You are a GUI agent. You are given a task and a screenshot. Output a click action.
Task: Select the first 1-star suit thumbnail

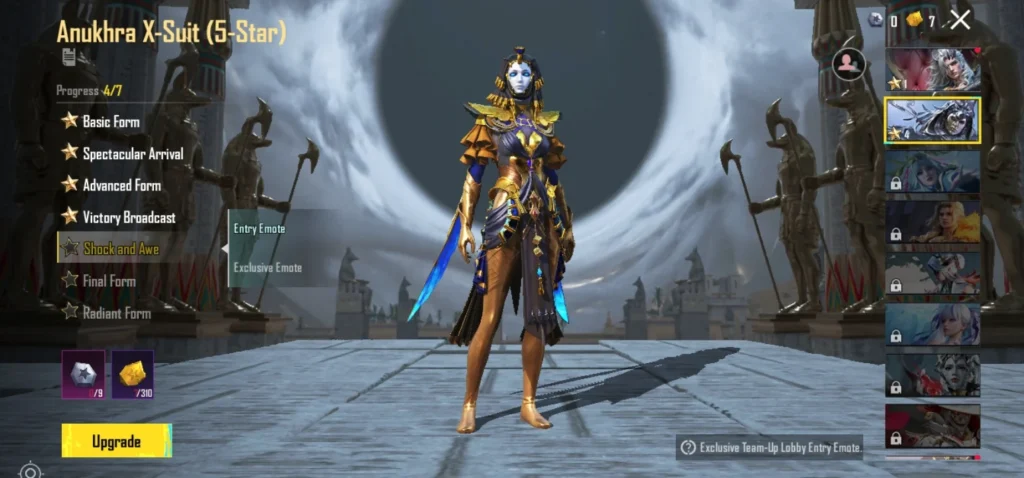932,70
